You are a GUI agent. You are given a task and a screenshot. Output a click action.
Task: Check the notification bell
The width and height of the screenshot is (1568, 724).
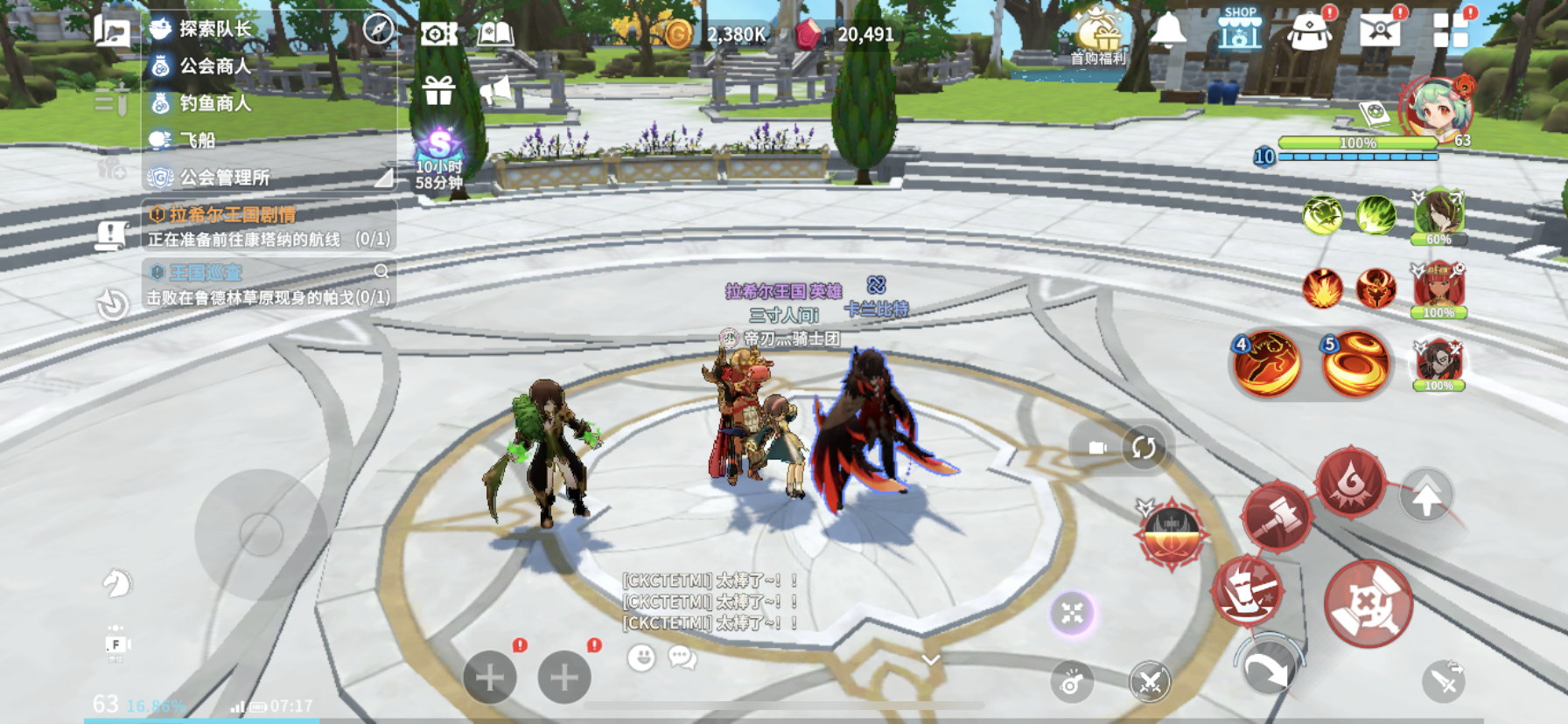click(1168, 31)
